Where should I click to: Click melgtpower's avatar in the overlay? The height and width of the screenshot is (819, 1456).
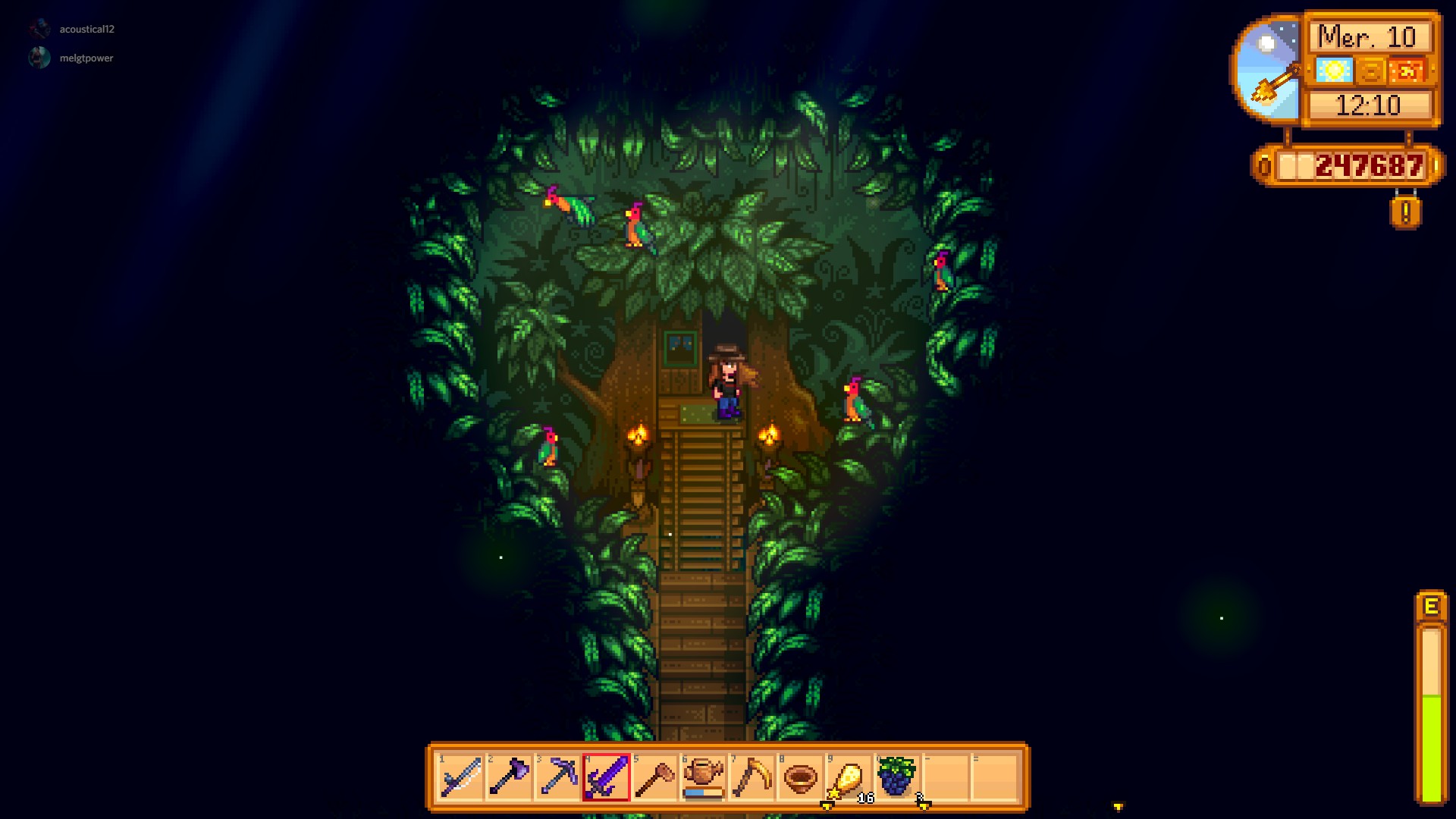[x=40, y=58]
